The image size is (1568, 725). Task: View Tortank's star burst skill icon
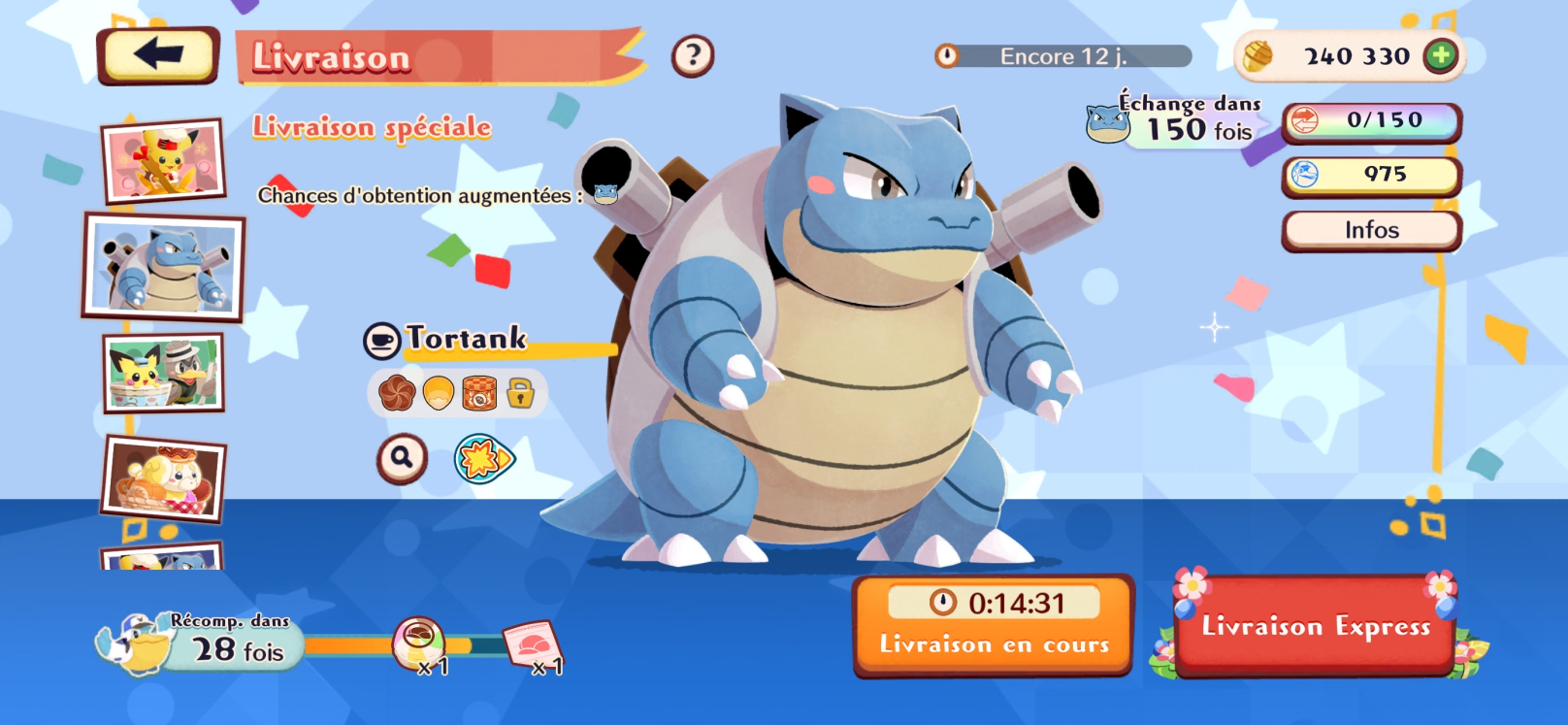pos(483,458)
